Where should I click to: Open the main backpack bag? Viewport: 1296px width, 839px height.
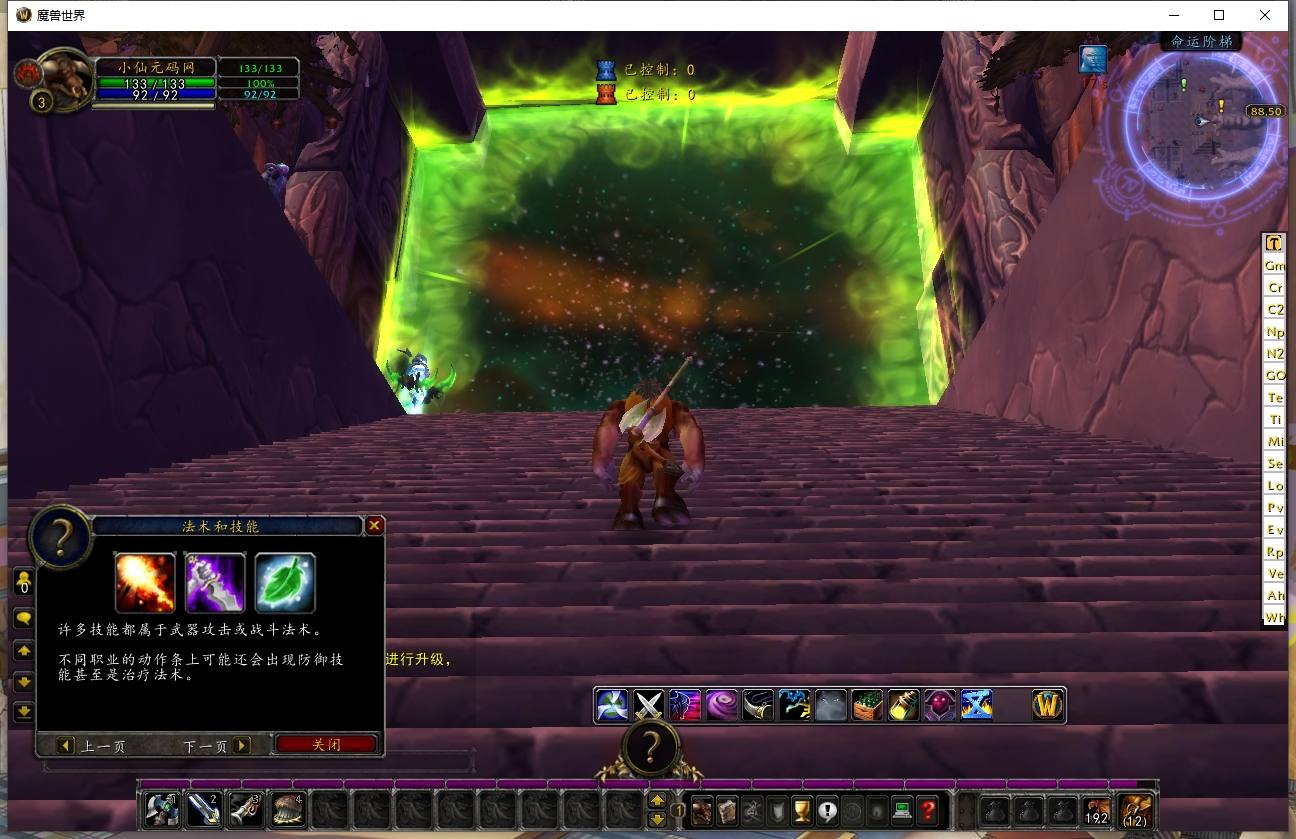1136,809
